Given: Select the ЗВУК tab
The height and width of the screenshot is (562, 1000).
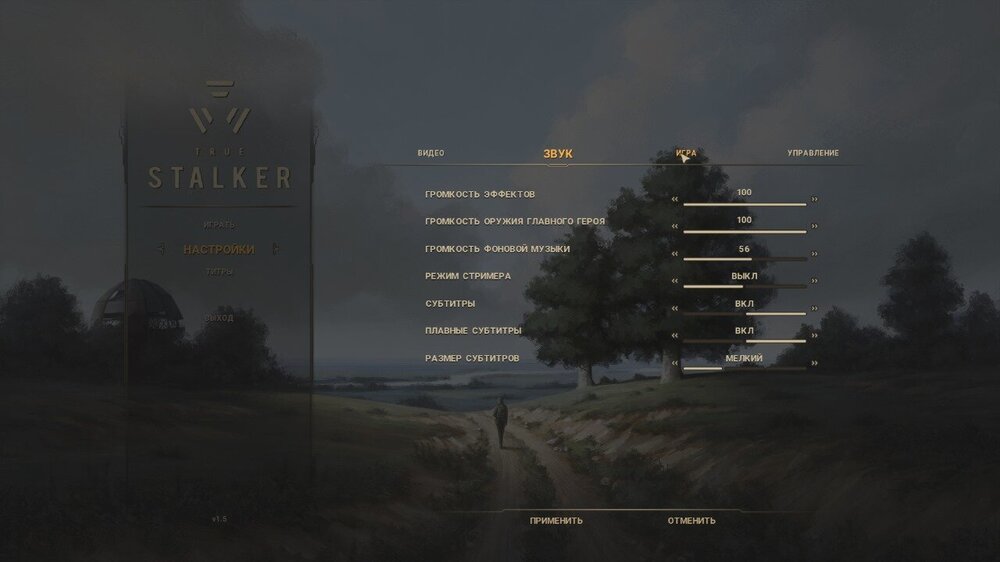Looking at the screenshot, I should [558, 154].
